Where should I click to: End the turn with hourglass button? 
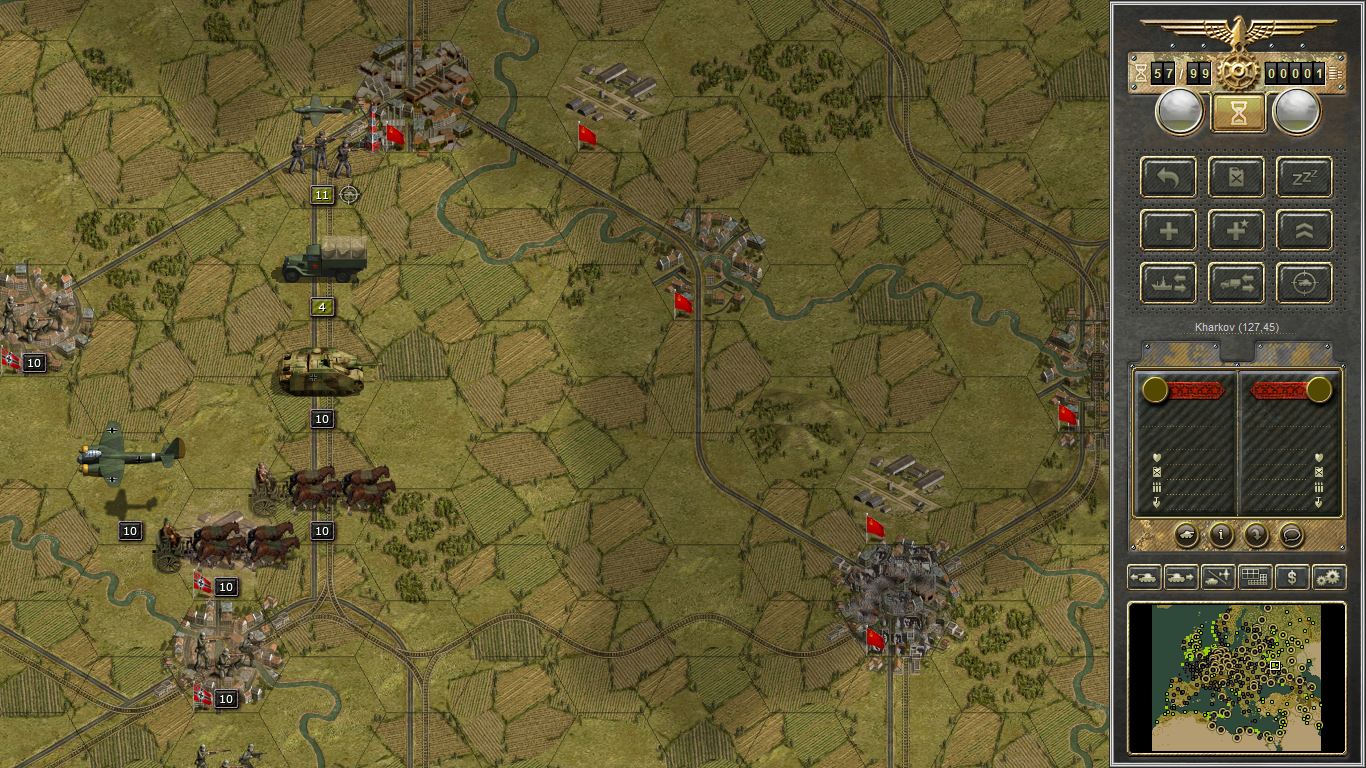click(x=1237, y=110)
